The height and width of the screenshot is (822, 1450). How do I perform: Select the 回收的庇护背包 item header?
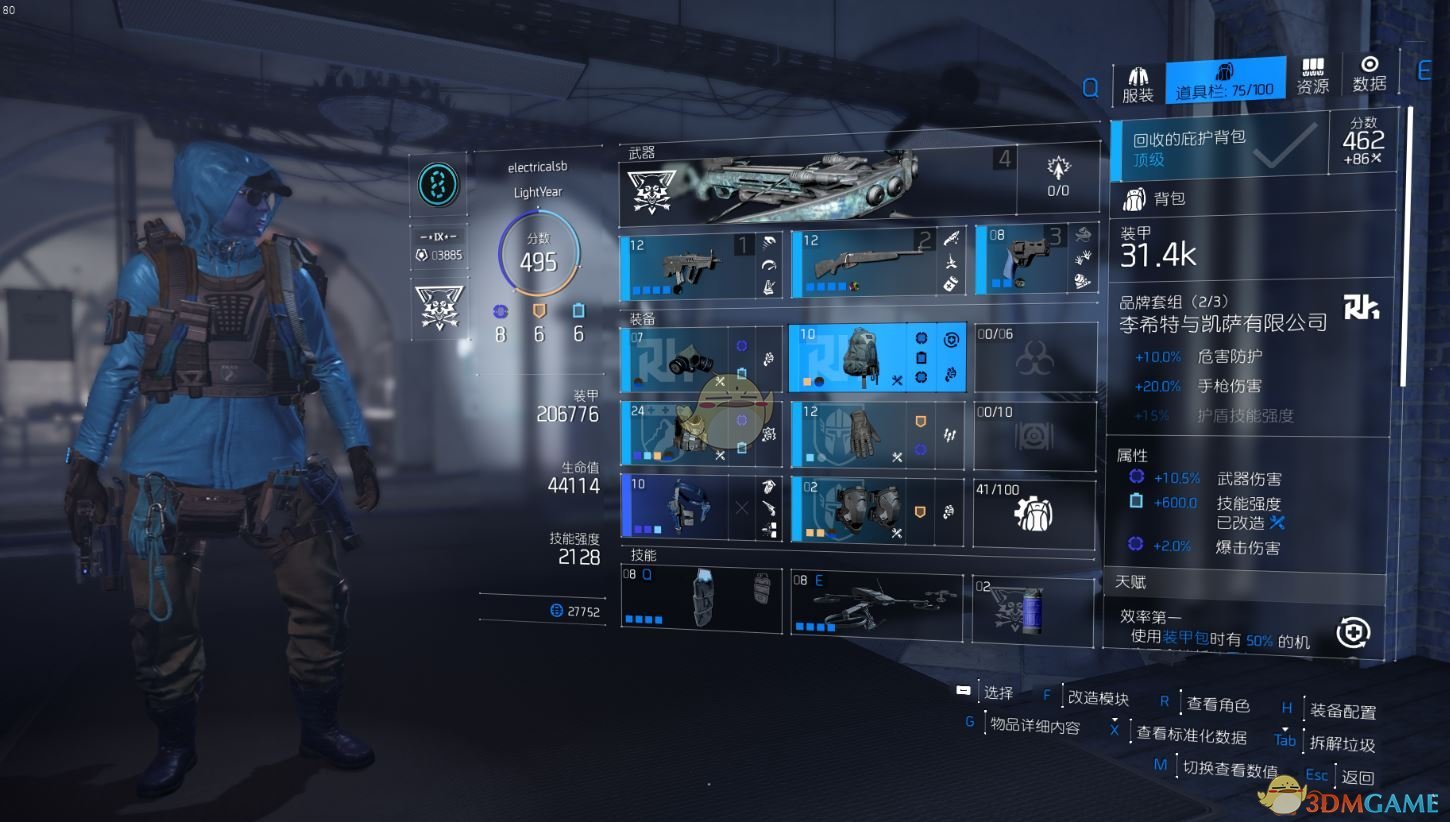1218,146
